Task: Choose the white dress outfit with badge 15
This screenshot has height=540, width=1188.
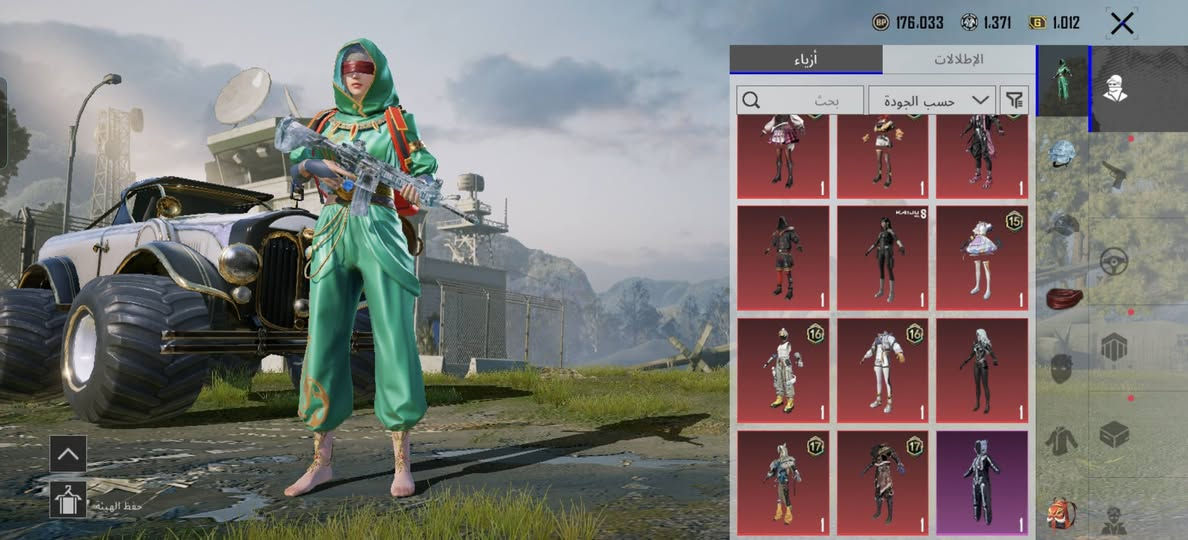Action: pyautogui.click(x=982, y=258)
